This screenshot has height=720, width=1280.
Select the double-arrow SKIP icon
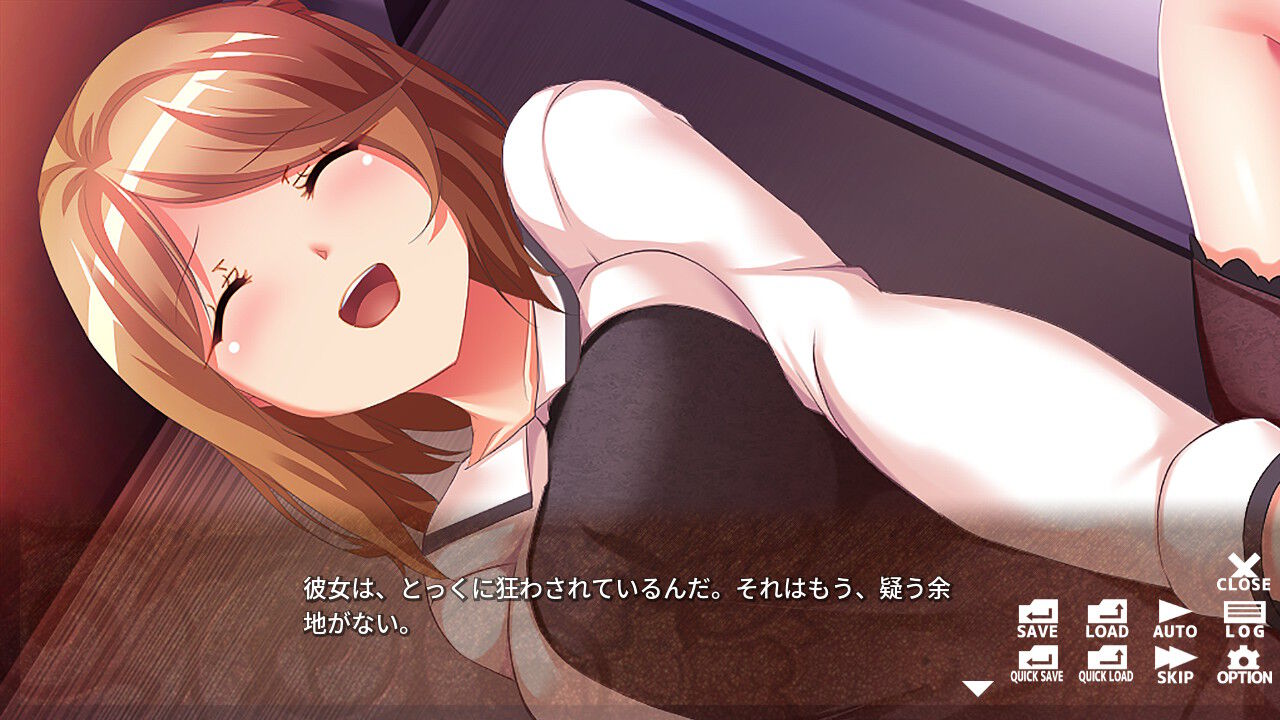(x=1174, y=663)
